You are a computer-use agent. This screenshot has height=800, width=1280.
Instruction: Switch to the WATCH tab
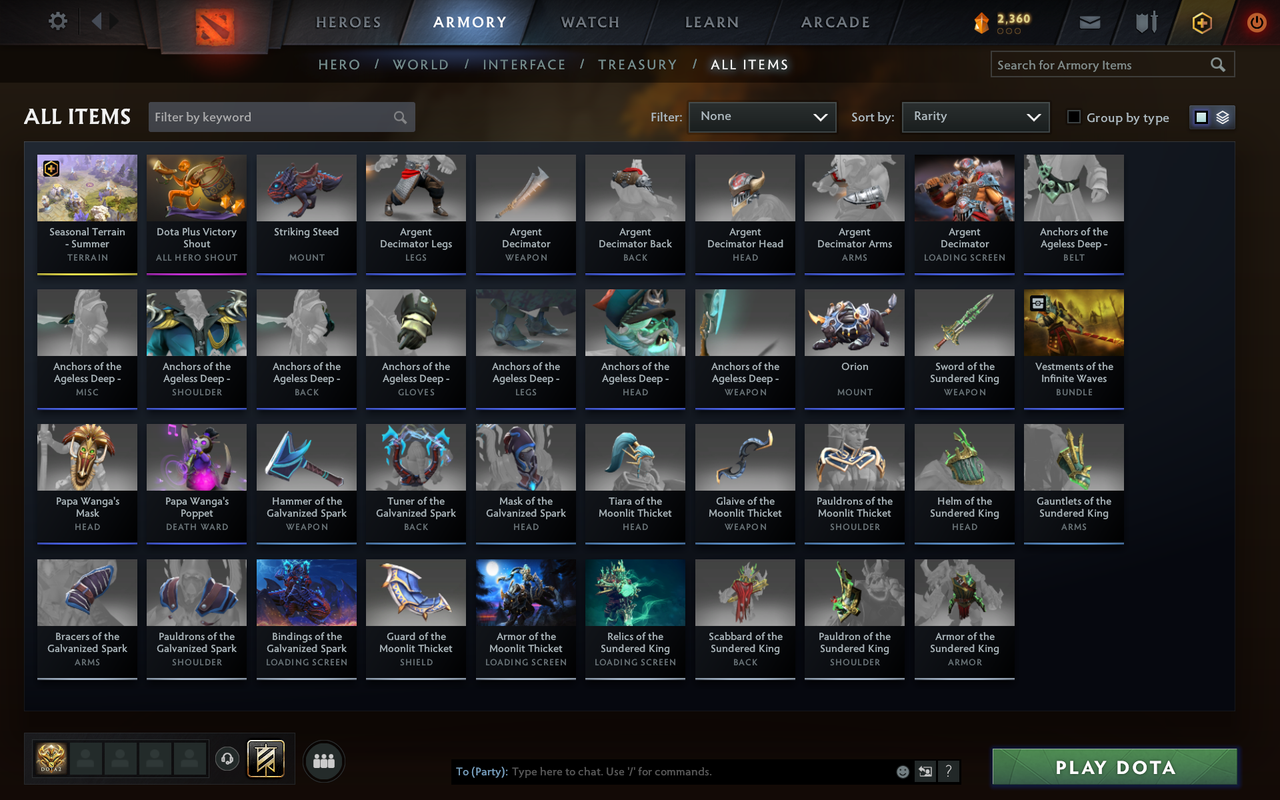(x=589, y=21)
